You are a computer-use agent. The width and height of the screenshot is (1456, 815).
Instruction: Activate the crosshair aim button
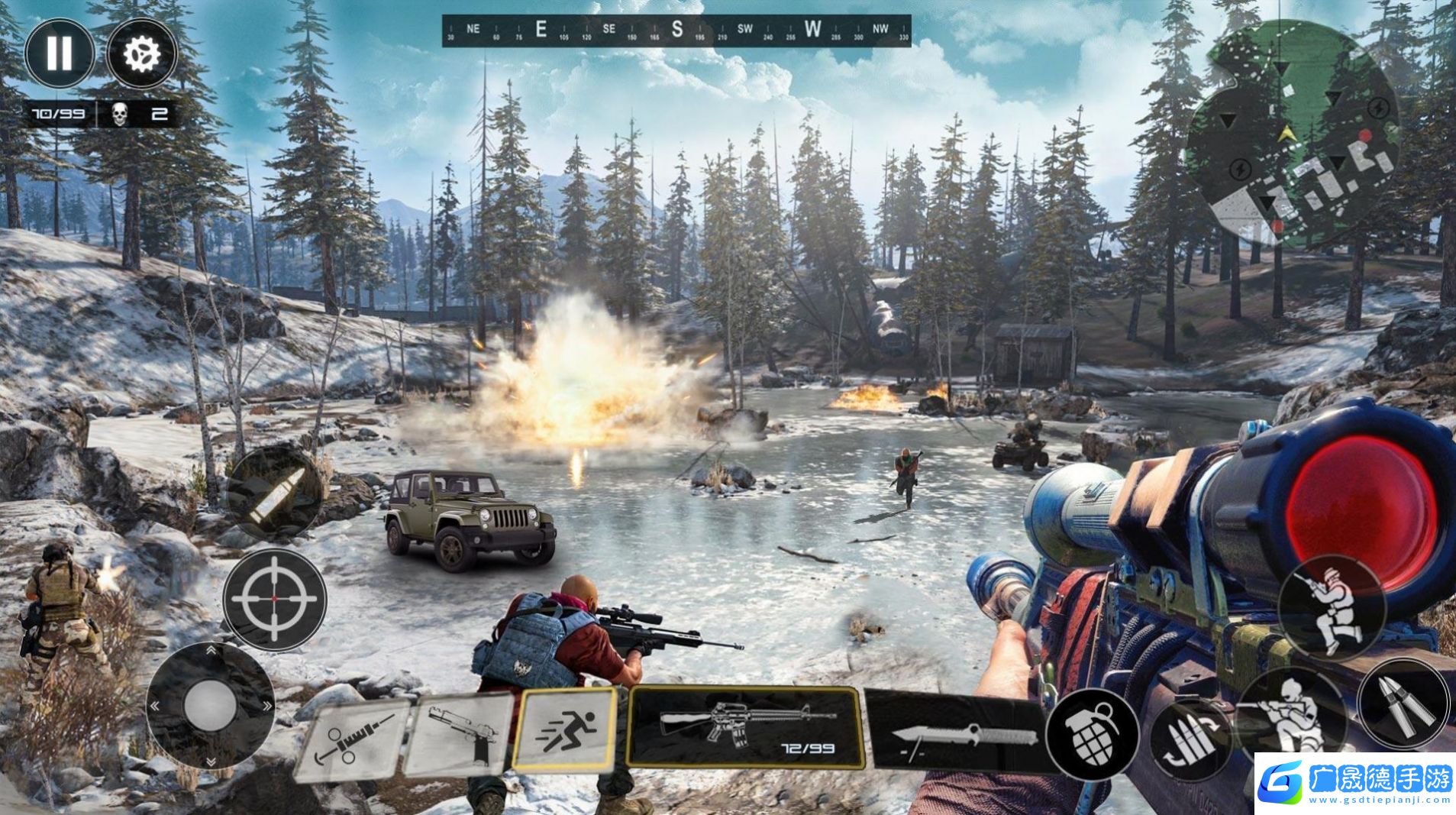tap(275, 600)
